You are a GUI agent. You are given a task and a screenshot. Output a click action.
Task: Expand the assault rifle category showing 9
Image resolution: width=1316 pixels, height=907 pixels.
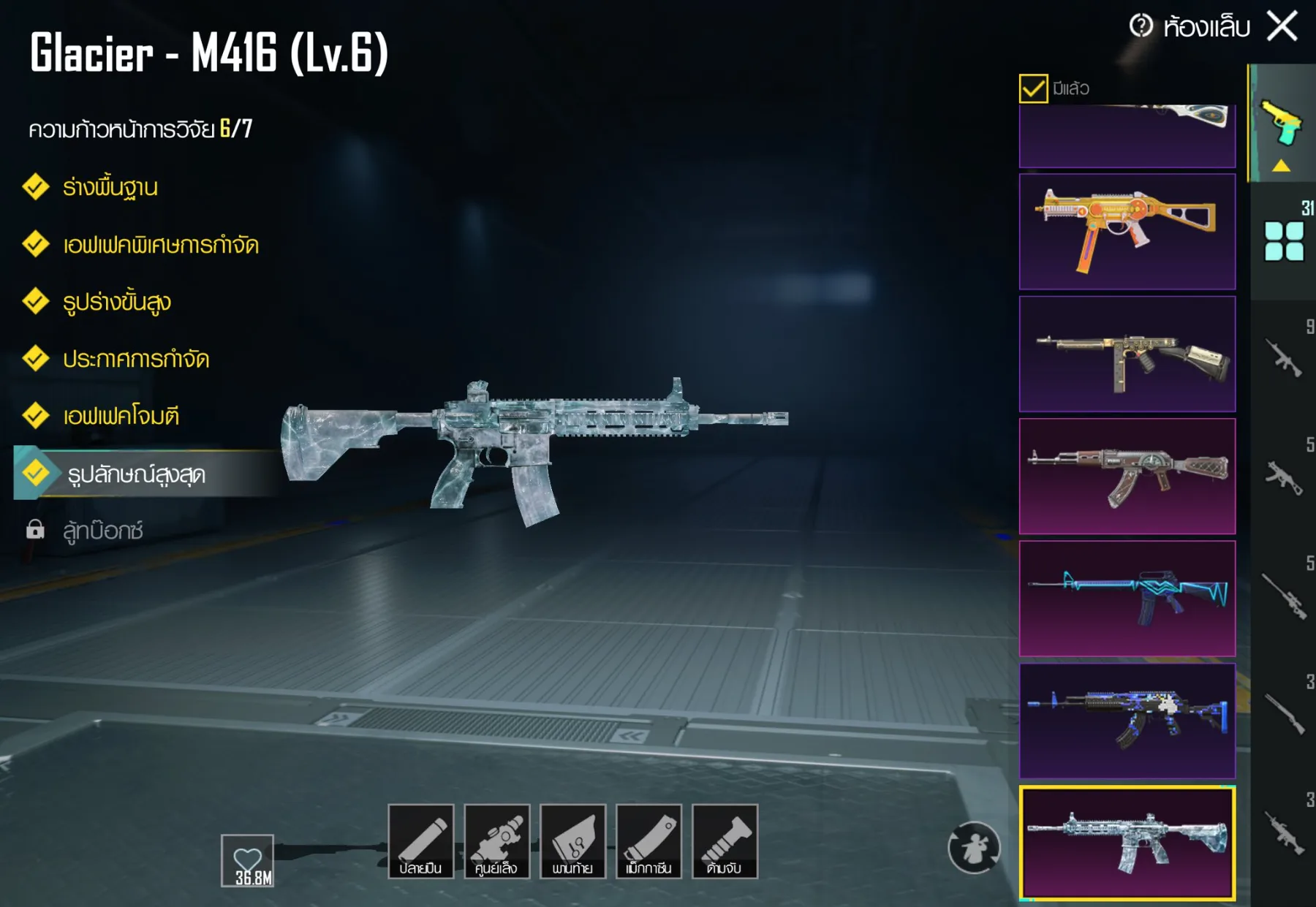coord(1282,360)
